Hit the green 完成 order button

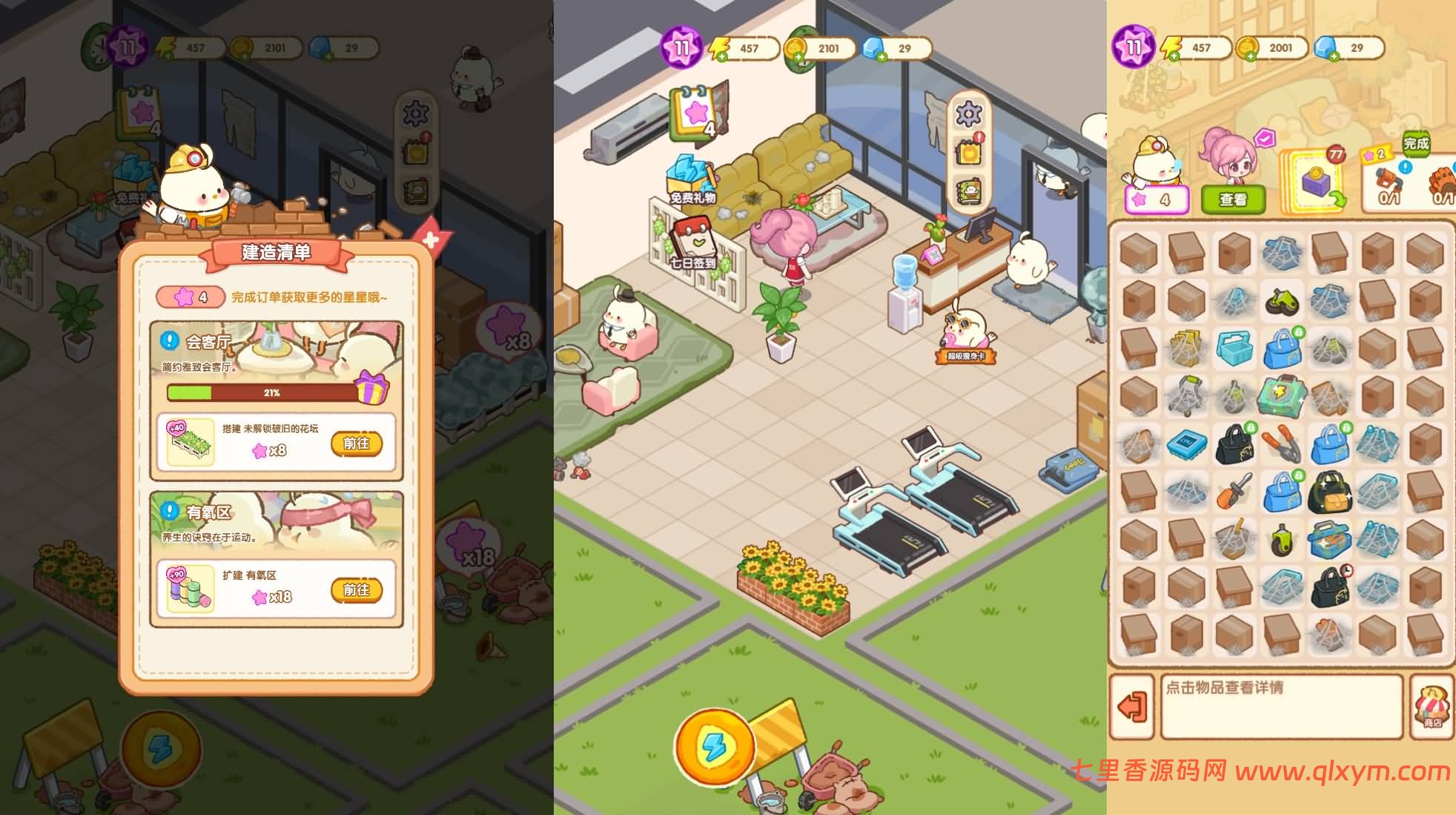coord(1415,144)
